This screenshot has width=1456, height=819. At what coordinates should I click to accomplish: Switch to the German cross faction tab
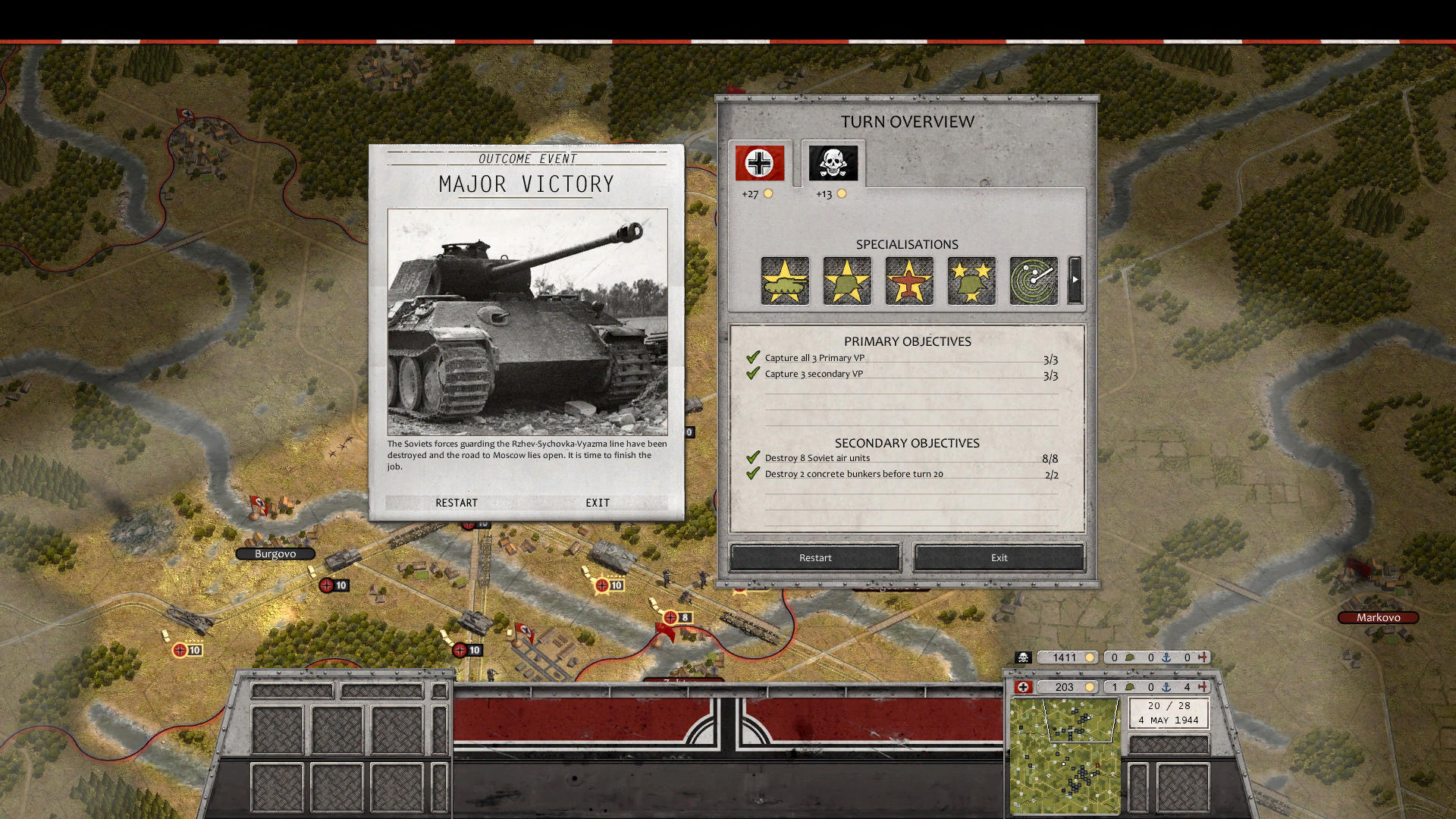tap(759, 162)
